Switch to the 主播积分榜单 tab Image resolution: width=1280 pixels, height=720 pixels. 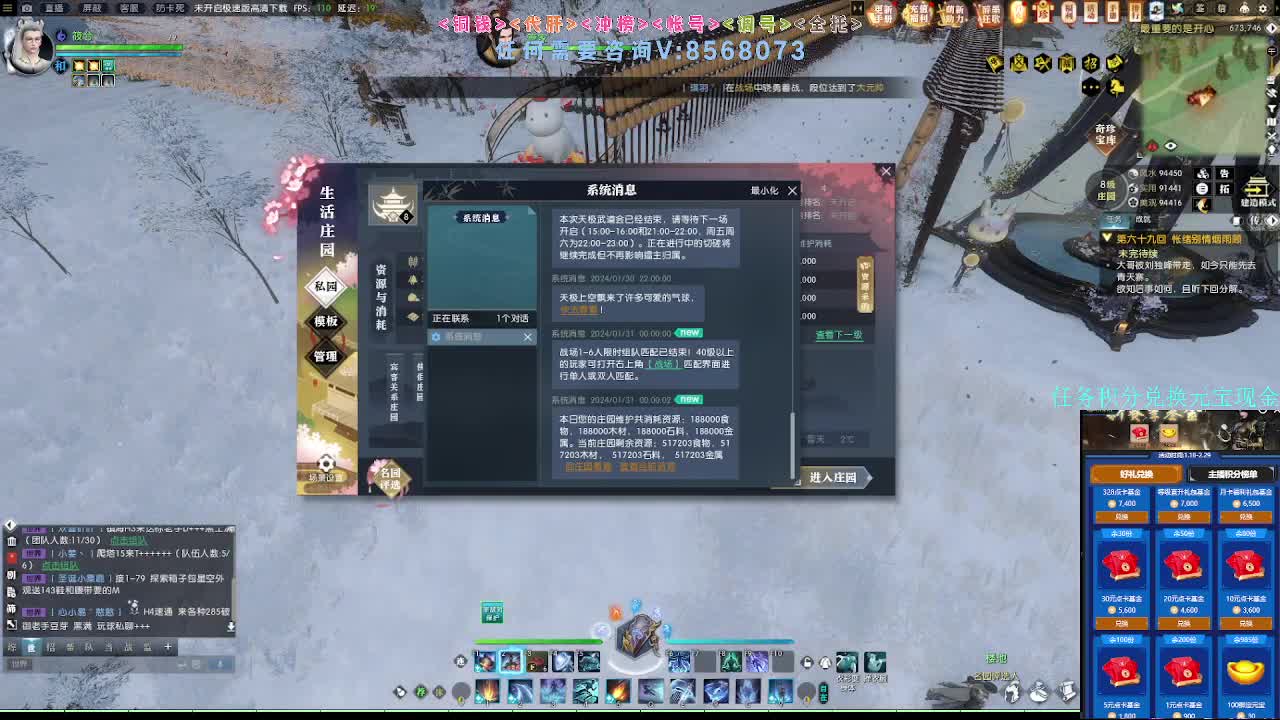(x=1233, y=474)
